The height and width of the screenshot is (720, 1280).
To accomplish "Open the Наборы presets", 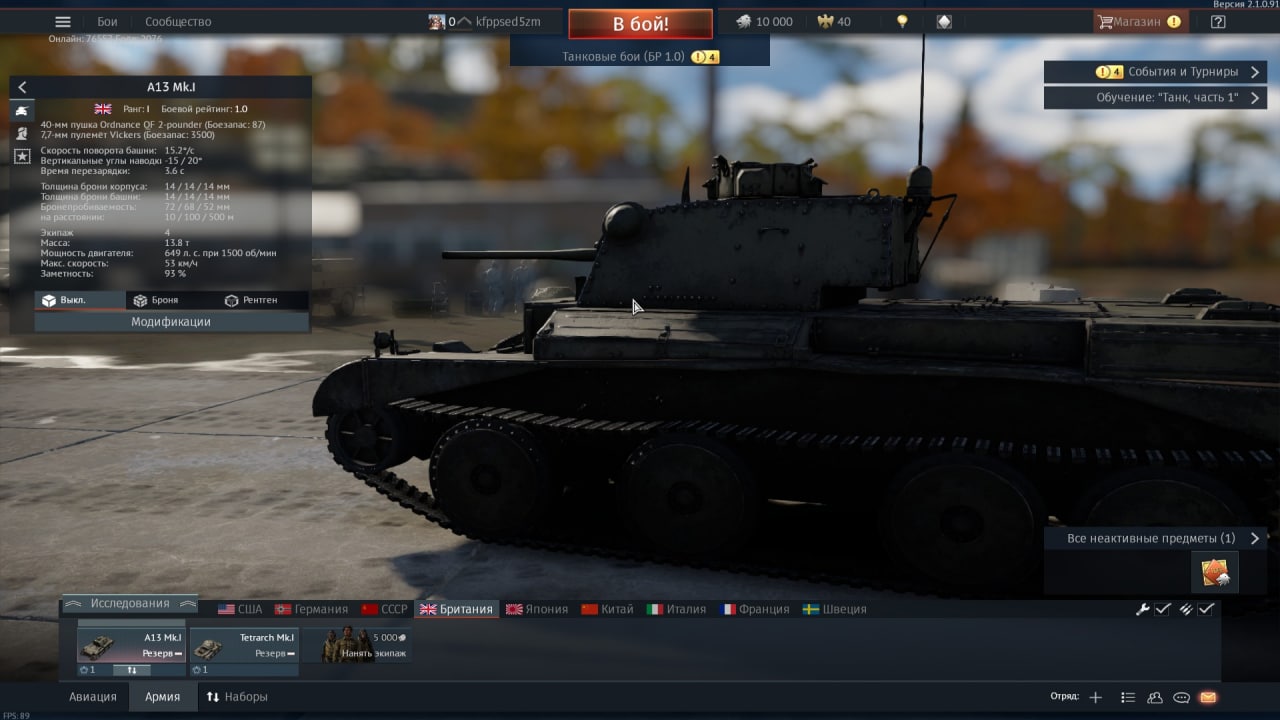I will click(237, 697).
